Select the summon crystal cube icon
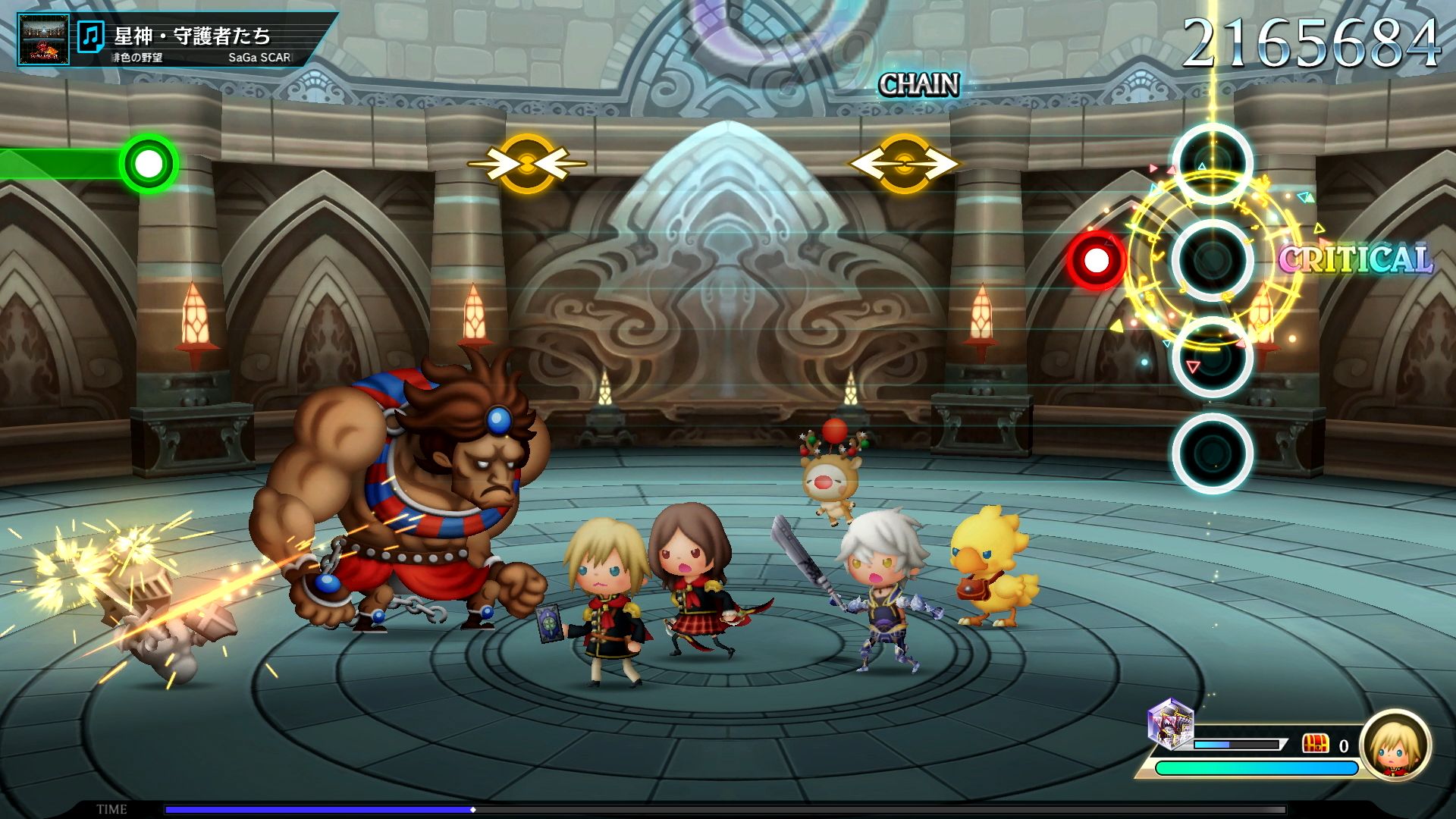Image resolution: width=1456 pixels, height=819 pixels. (x=1171, y=724)
